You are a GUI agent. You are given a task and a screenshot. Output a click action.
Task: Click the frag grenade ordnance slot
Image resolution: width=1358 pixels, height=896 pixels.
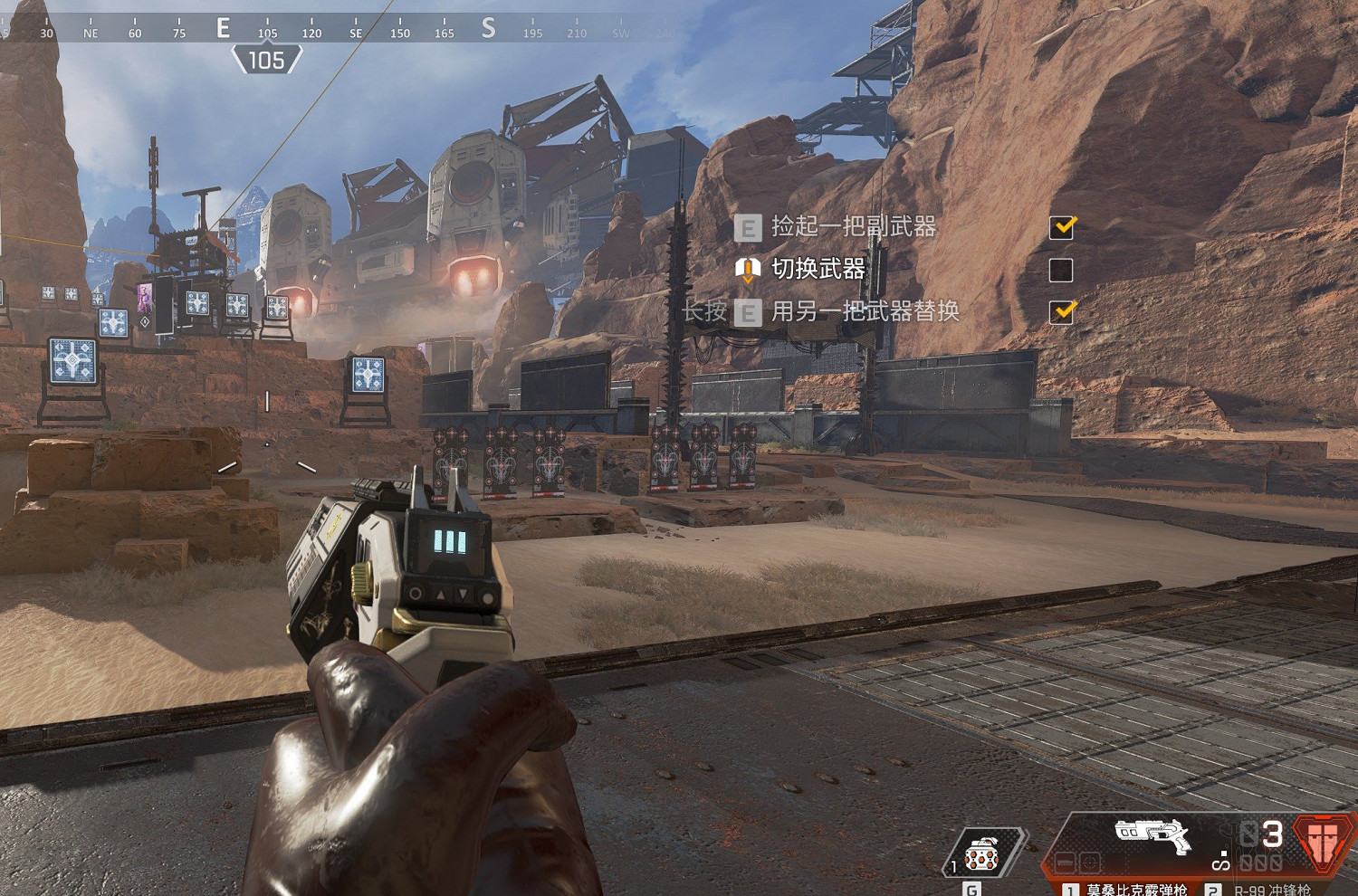click(x=982, y=853)
